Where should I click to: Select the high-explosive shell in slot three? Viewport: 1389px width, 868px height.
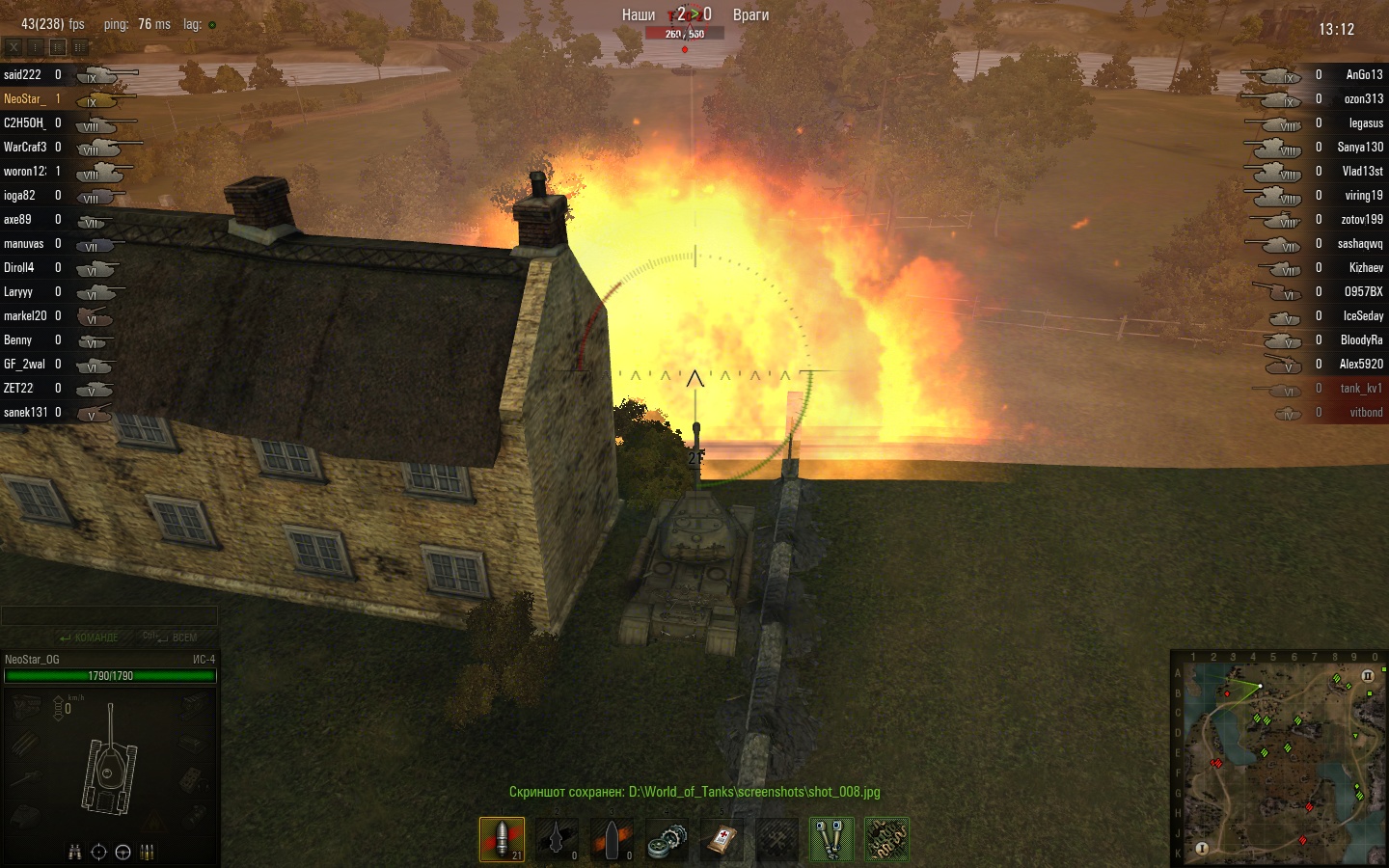(612, 838)
